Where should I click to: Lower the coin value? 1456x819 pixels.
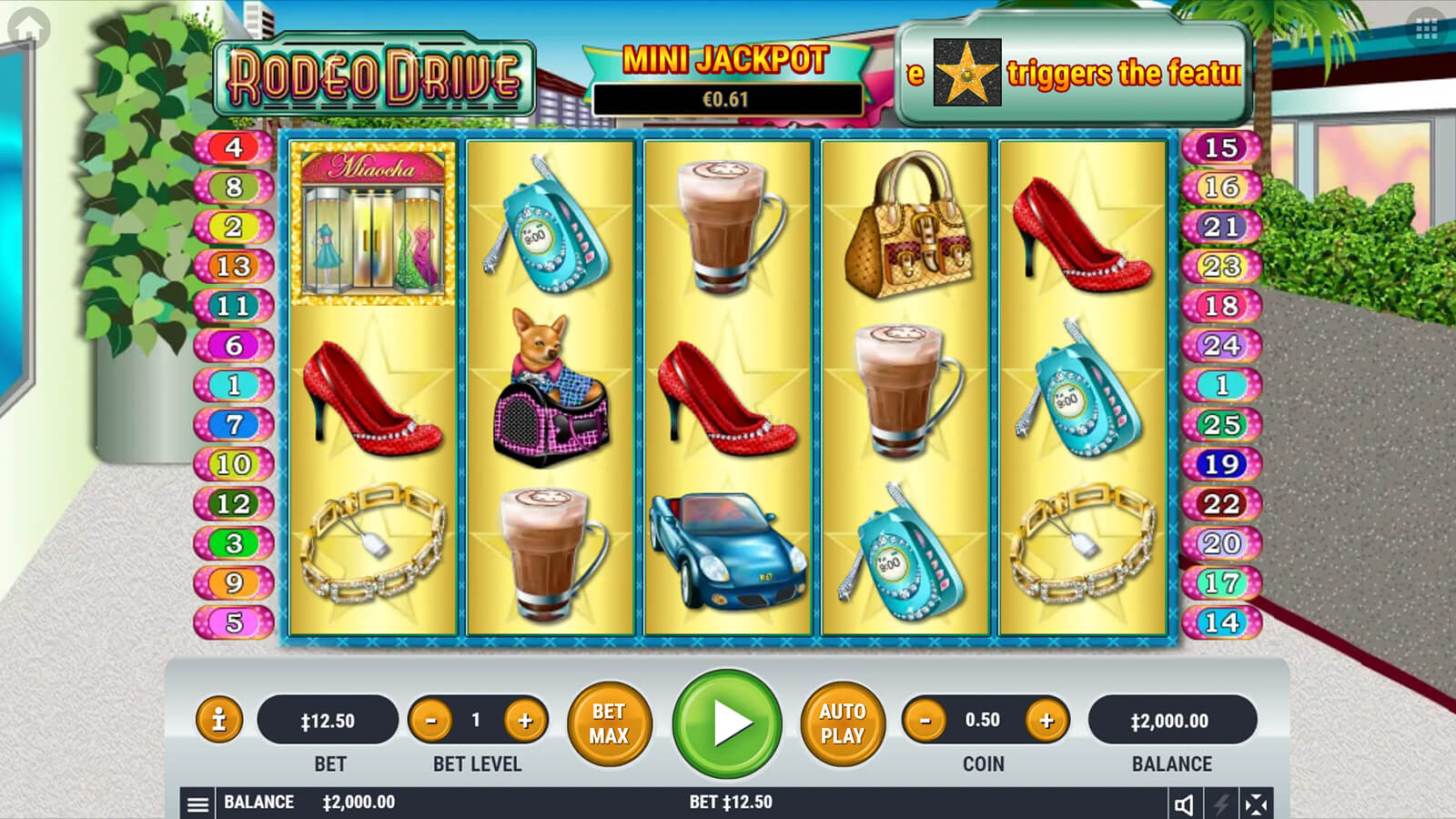tap(925, 721)
